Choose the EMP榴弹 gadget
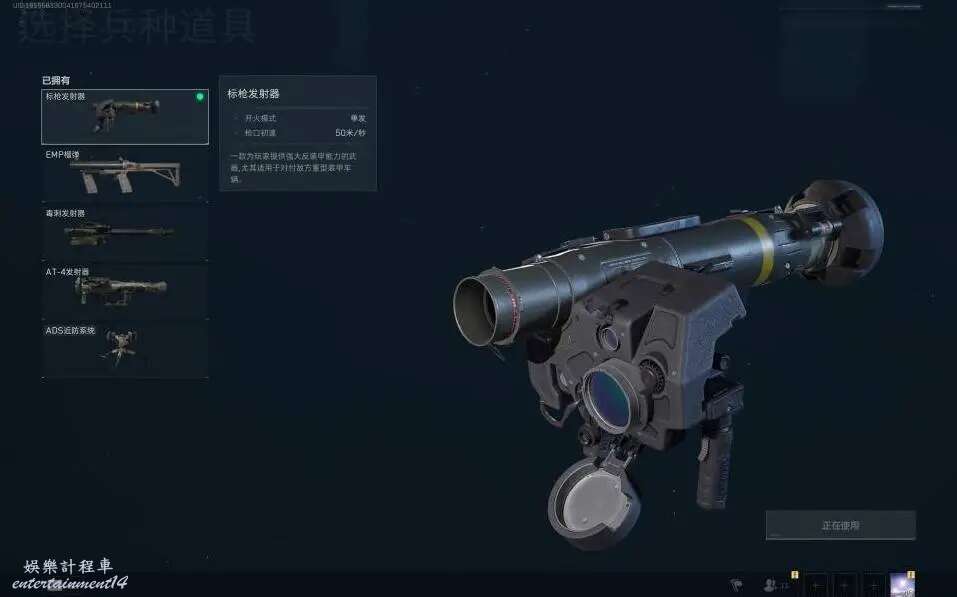The width and height of the screenshot is (957, 597). [x=124, y=175]
